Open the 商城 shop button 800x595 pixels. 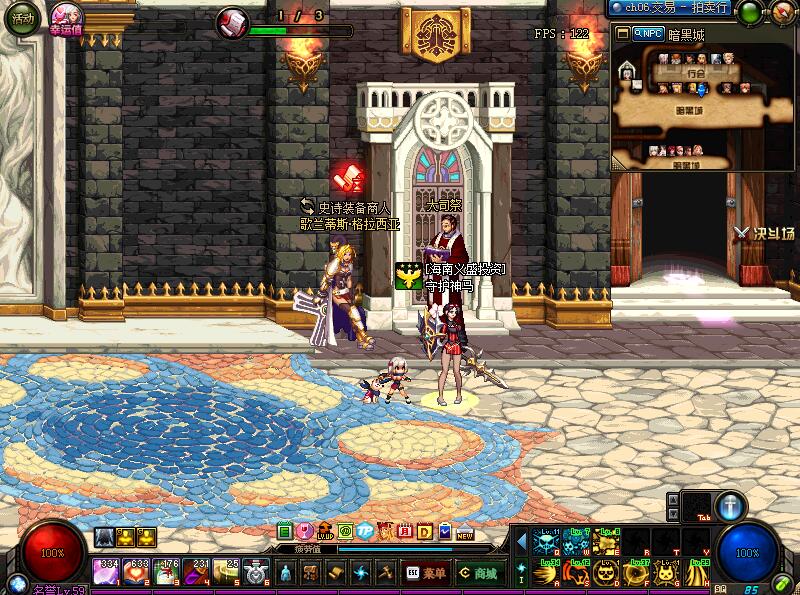[478, 573]
